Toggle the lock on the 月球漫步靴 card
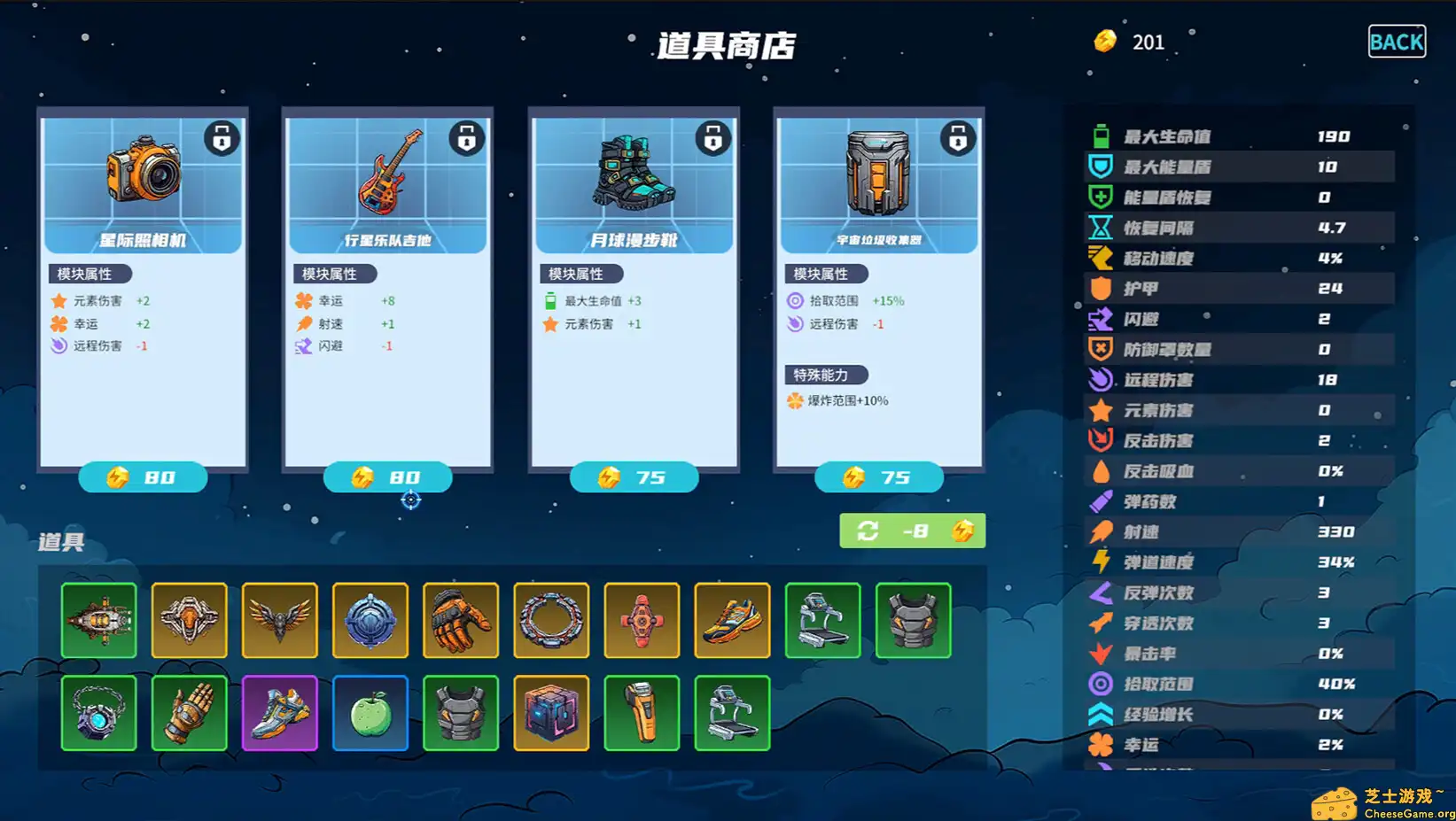This screenshot has height=821, width=1456. [713, 138]
